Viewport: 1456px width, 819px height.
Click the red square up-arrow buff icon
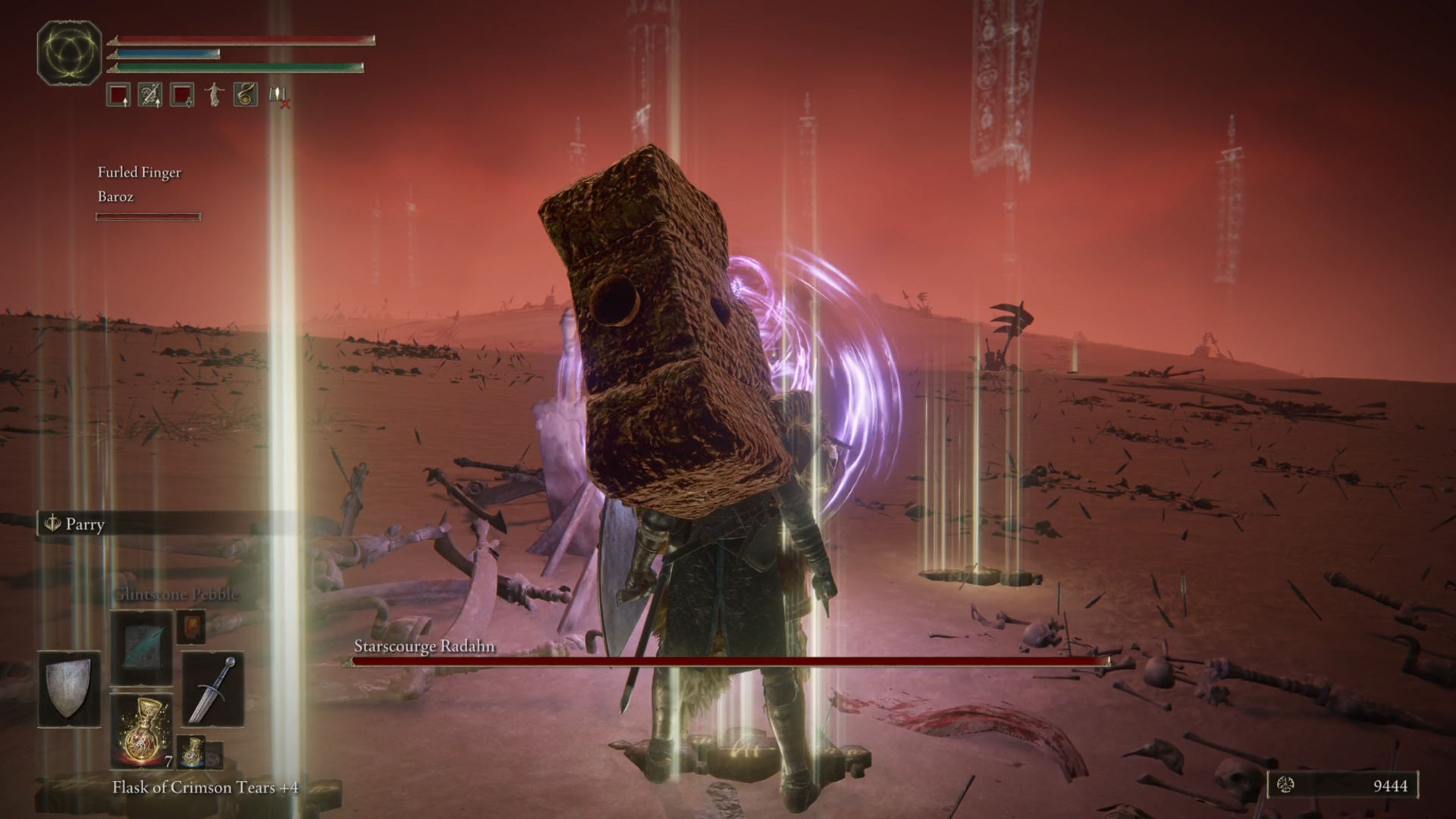pos(118,95)
